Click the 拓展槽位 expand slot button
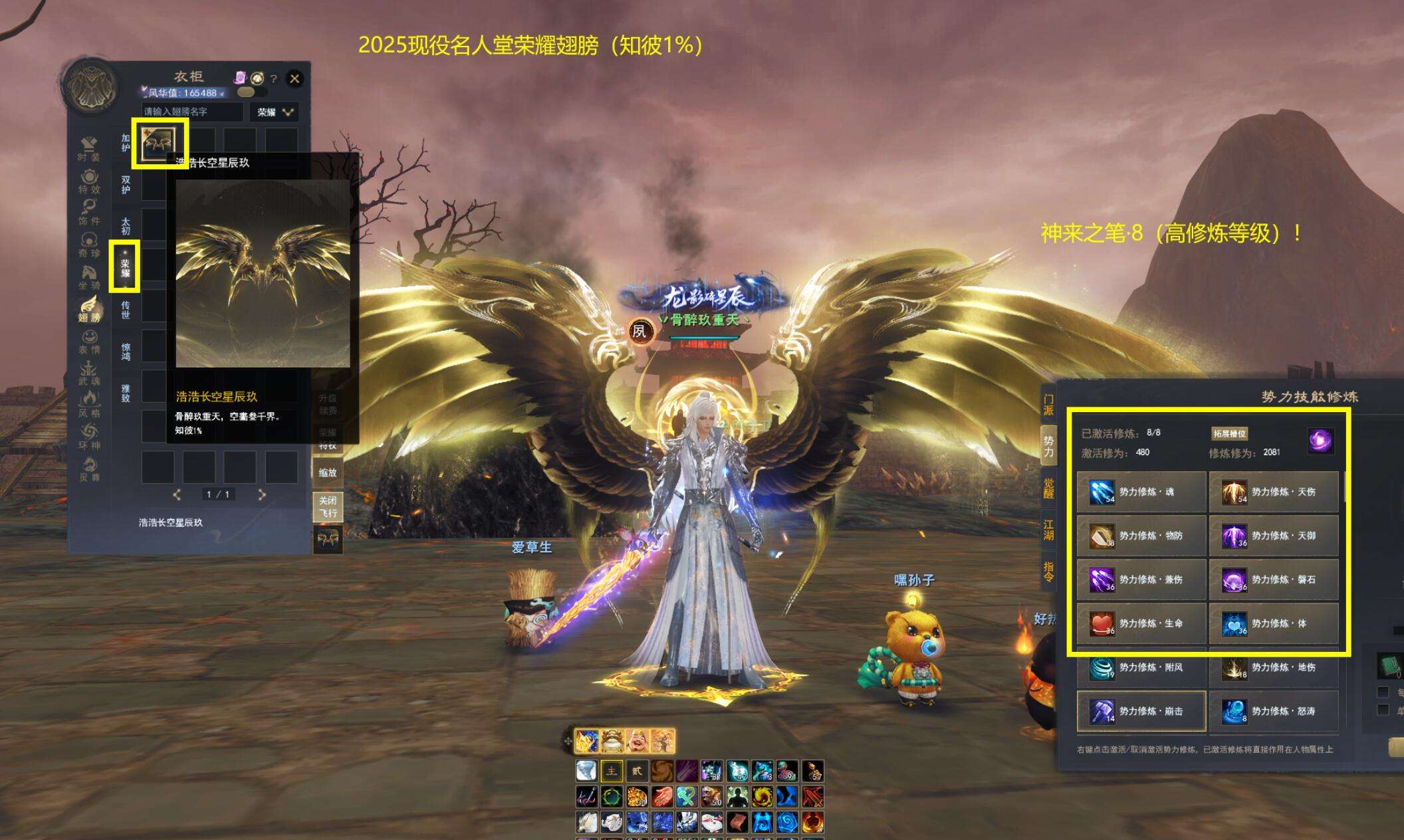This screenshot has height=840, width=1404. pyautogui.click(x=1229, y=434)
